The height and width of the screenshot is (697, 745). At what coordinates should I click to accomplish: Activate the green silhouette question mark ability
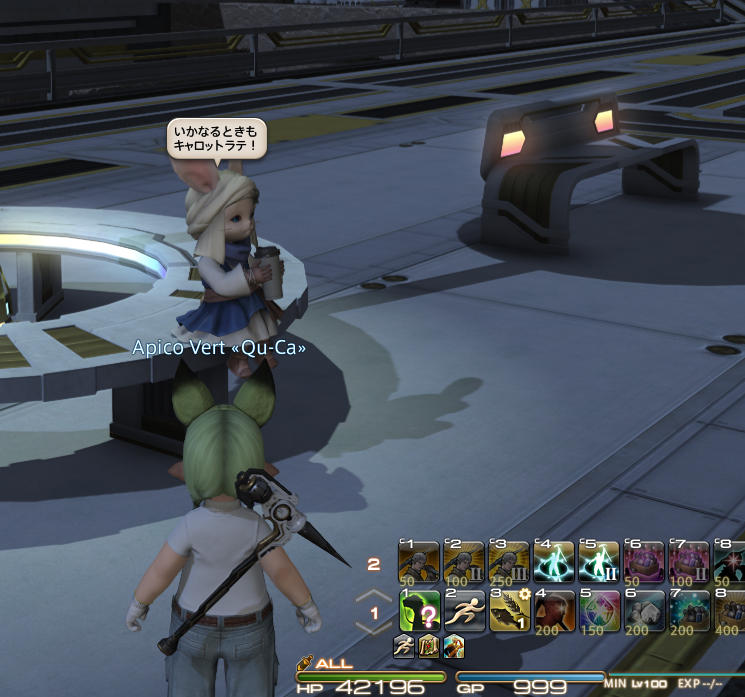coord(419,610)
